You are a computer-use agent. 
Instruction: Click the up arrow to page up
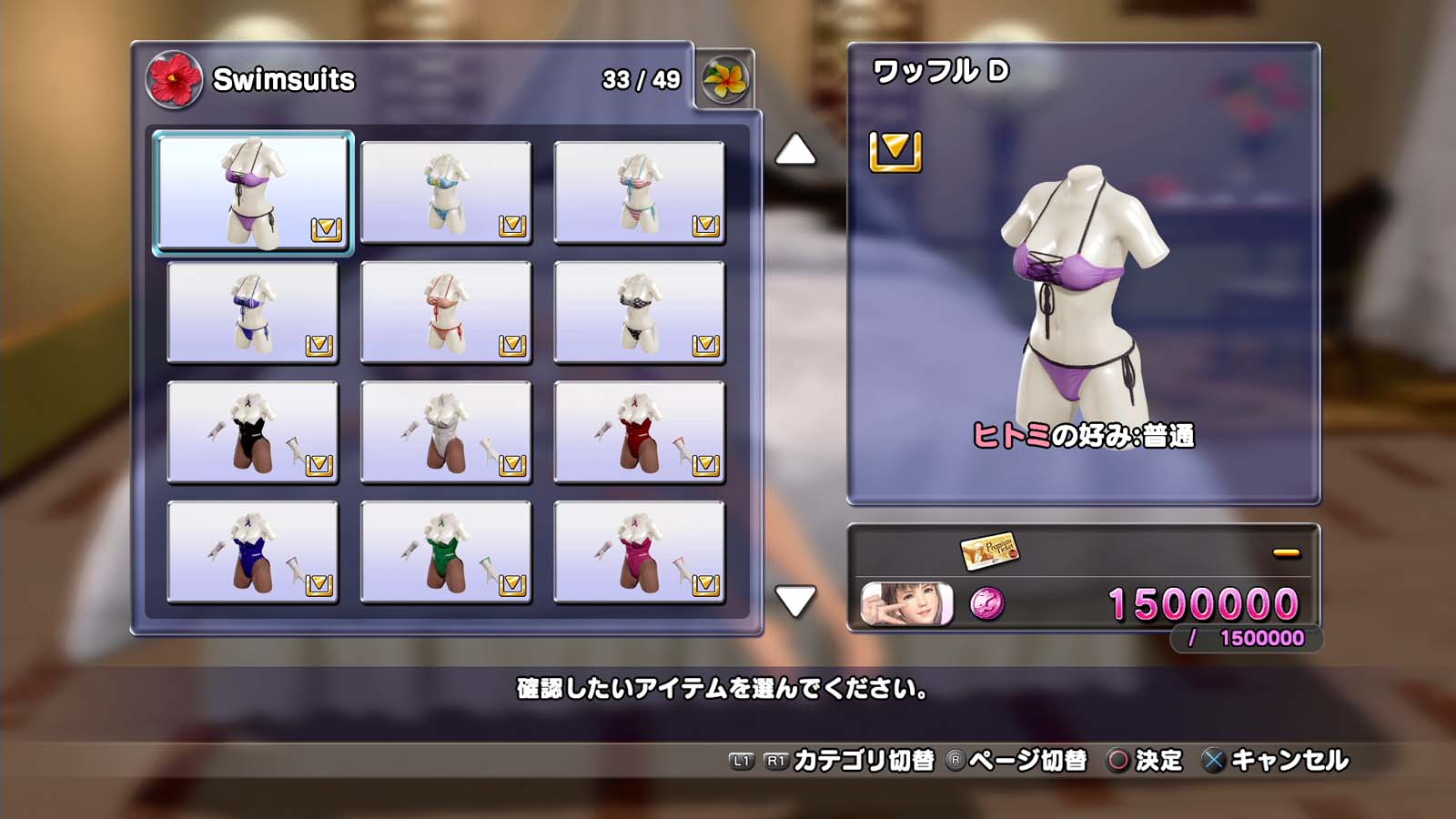(795, 150)
